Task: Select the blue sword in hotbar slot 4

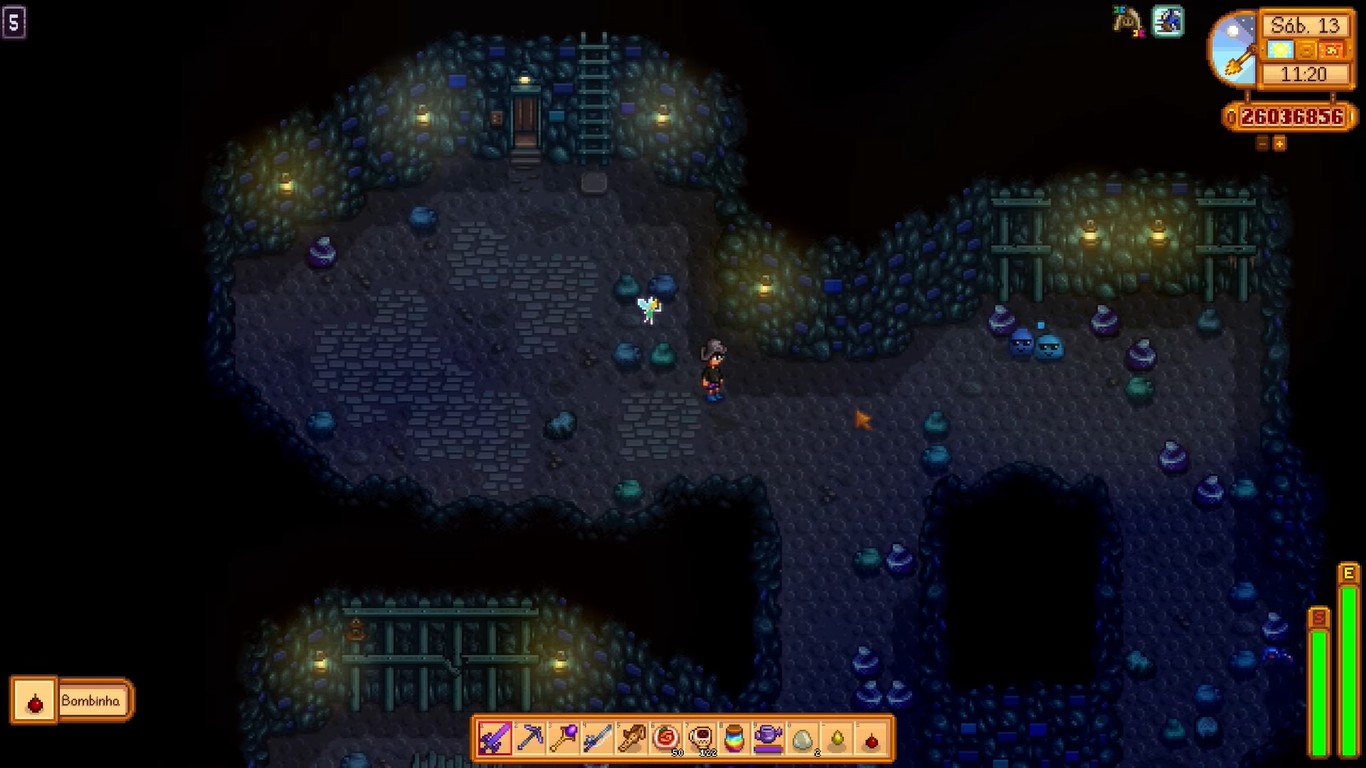Action: (599, 739)
